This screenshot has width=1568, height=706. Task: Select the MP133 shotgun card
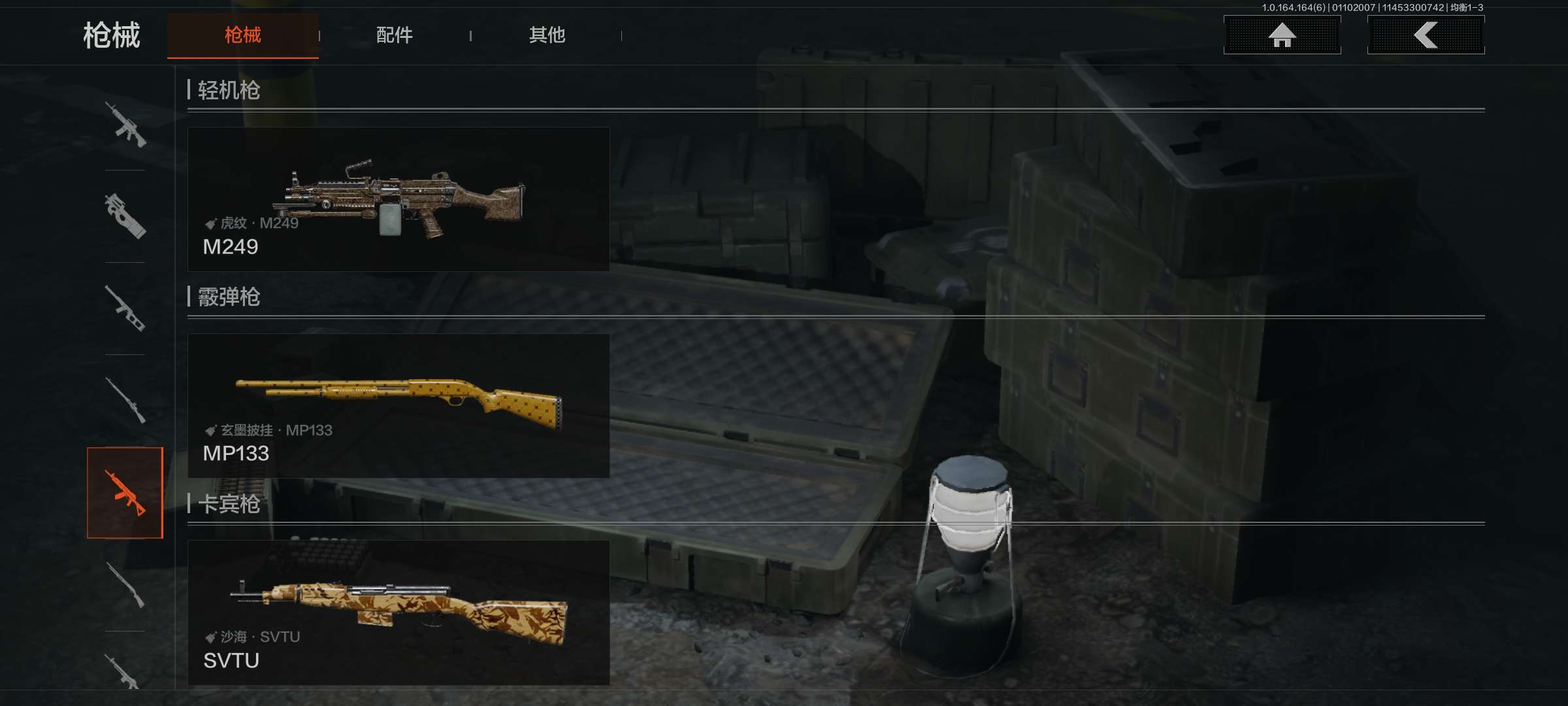[399, 406]
